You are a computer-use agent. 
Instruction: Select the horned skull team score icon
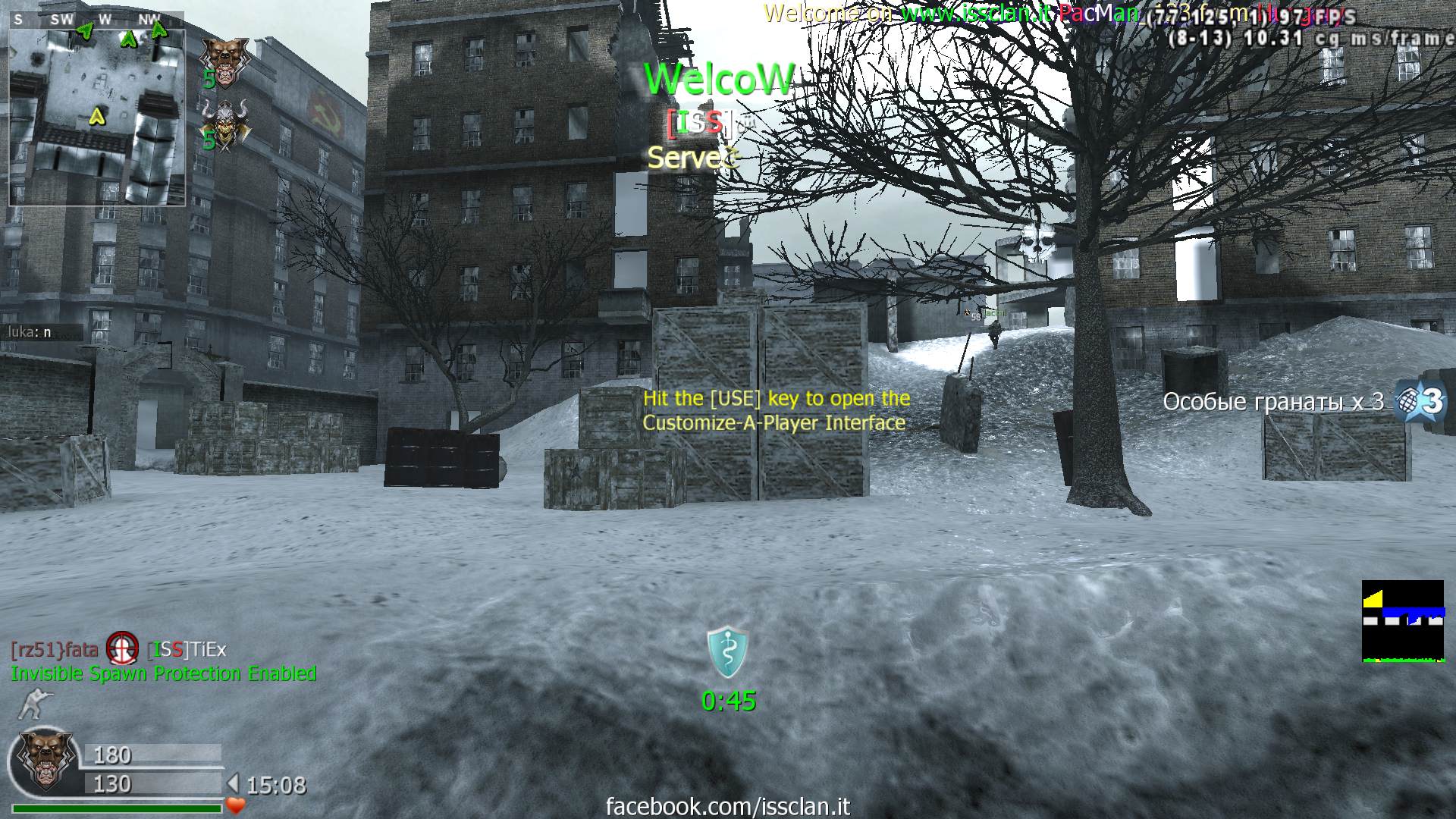point(223,124)
